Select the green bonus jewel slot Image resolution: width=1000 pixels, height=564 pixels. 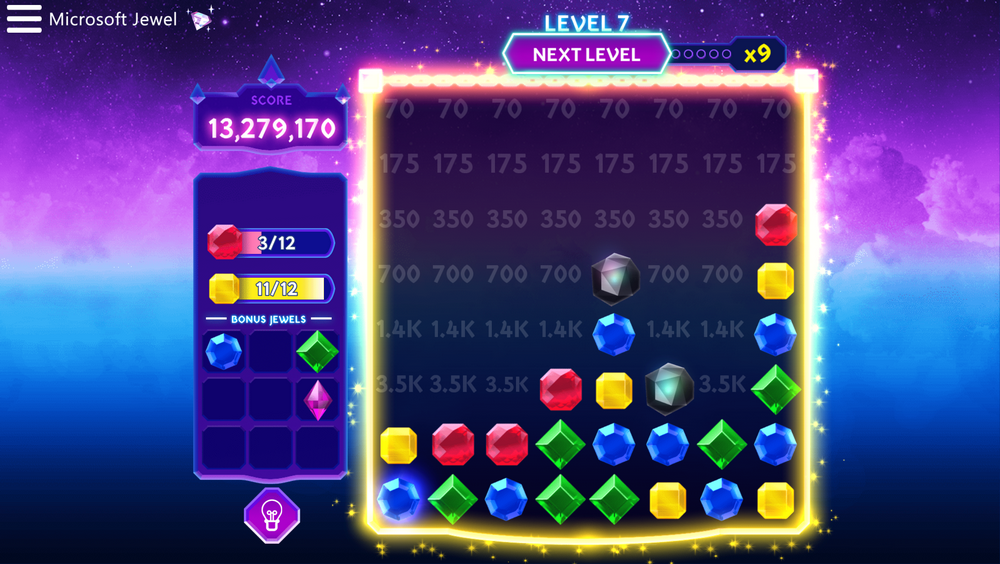tap(318, 352)
